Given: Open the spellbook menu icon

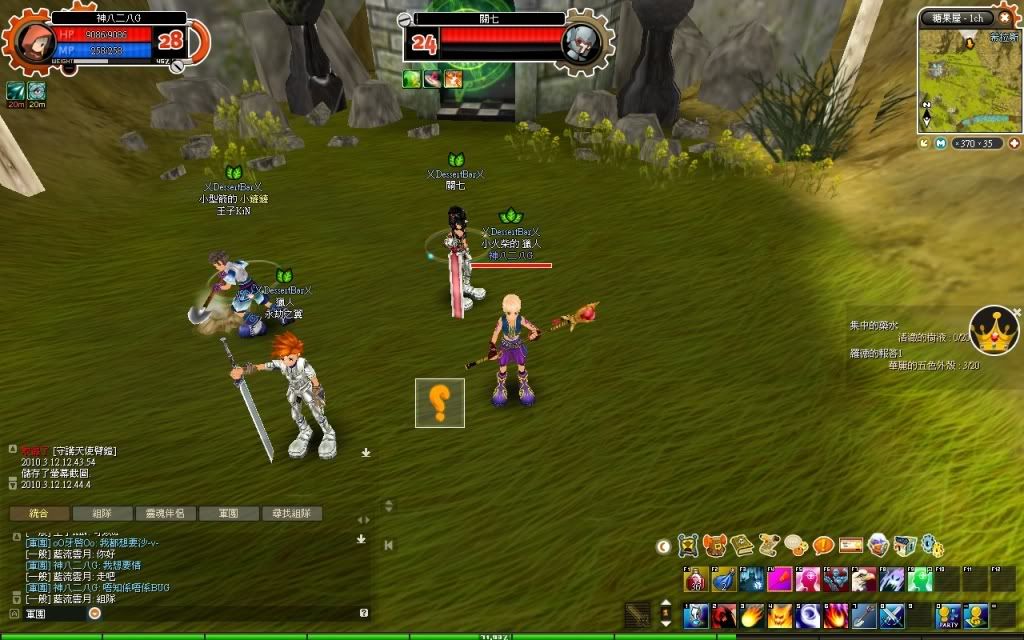Looking at the screenshot, I should click(742, 545).
